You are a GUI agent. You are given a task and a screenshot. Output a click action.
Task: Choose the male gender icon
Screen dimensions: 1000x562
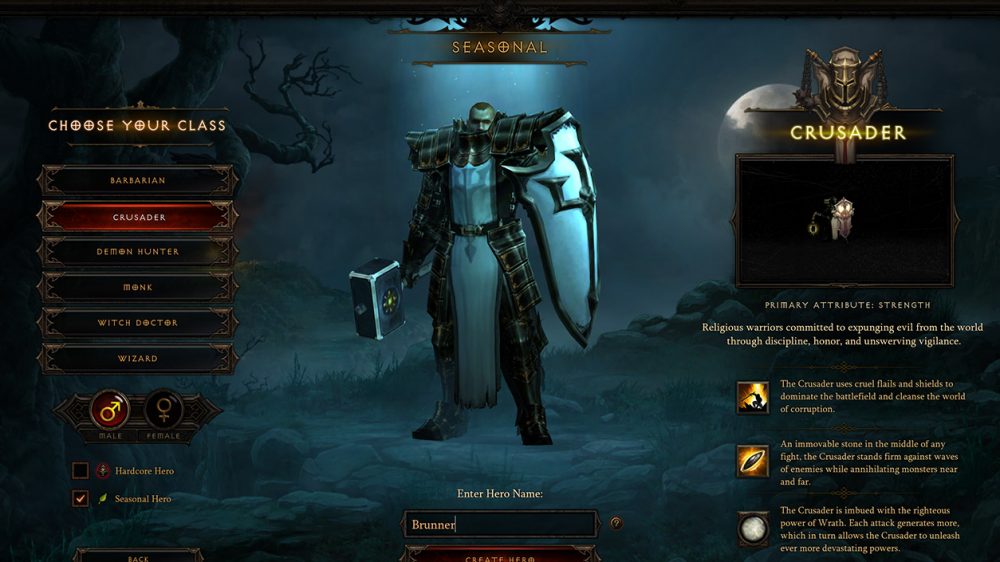pos(110,410)
